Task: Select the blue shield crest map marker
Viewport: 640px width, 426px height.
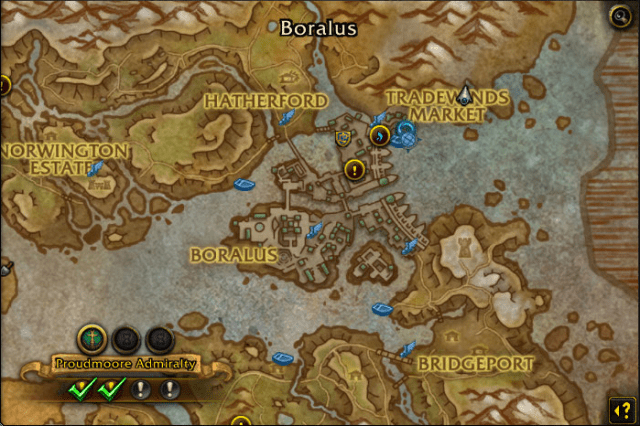Action: 347,137
